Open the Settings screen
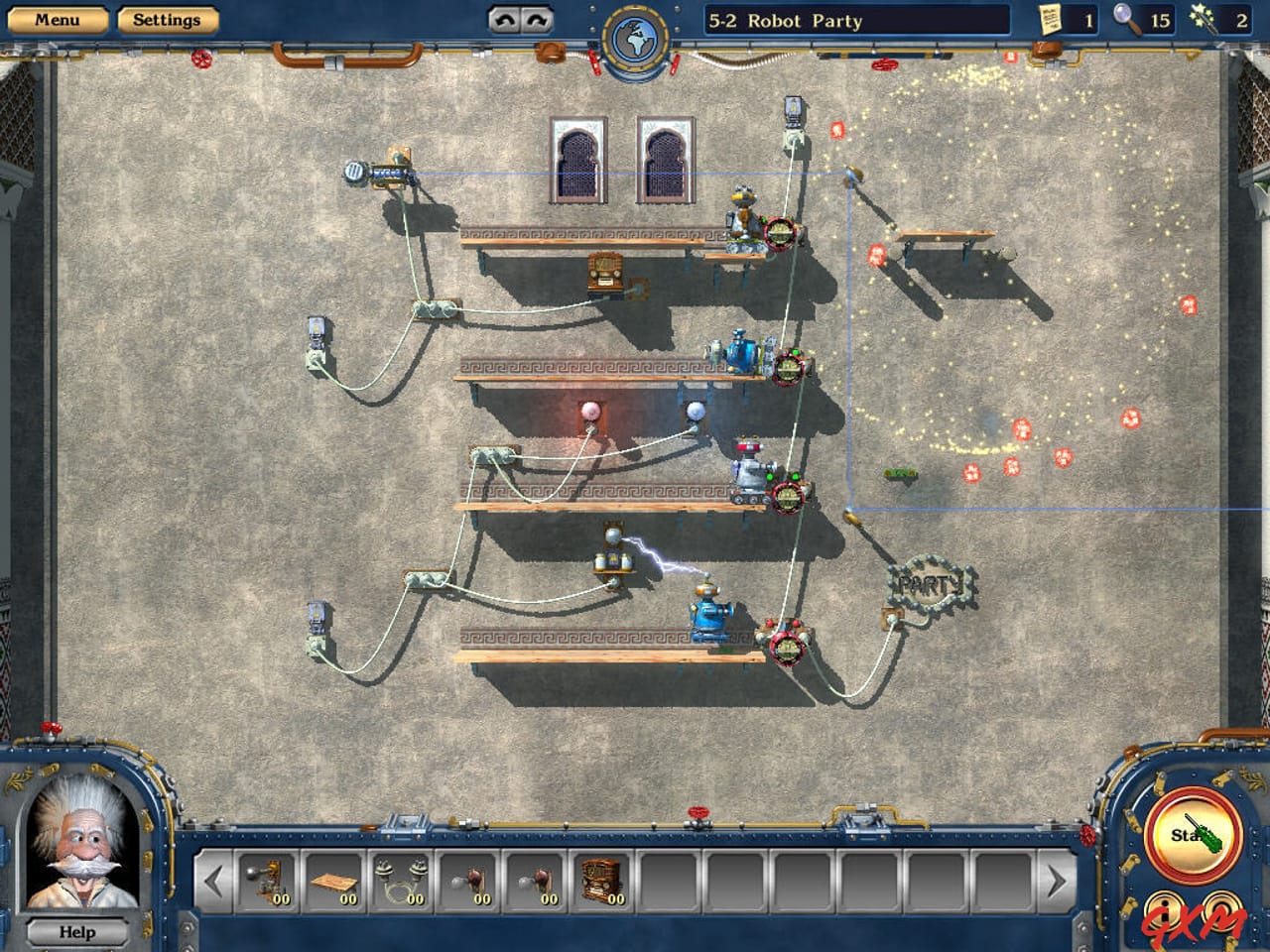The image size is (1270, 952). (167, 19)
